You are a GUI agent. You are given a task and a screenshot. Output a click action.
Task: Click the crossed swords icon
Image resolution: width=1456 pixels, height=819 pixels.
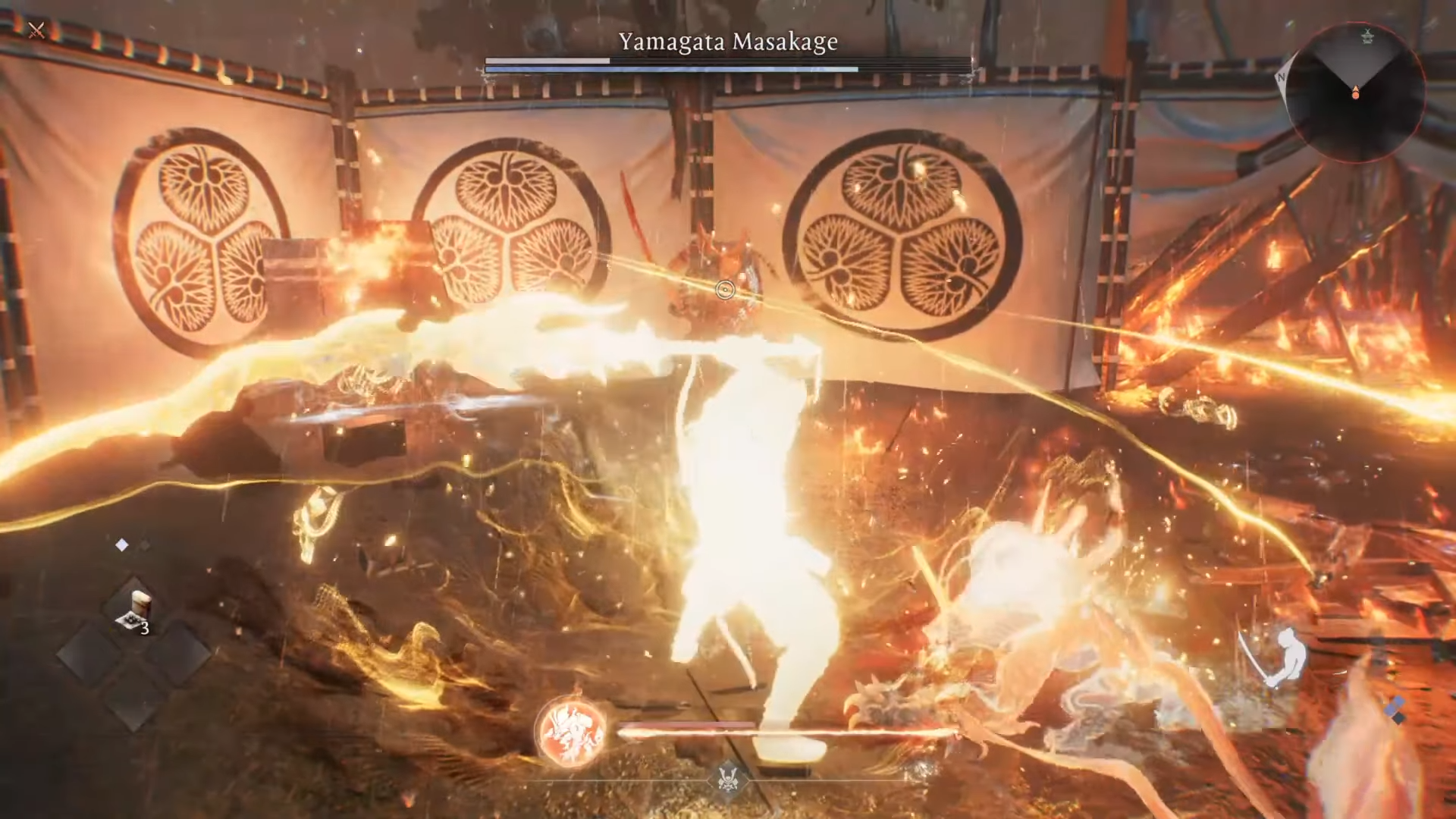pos(36,30)
